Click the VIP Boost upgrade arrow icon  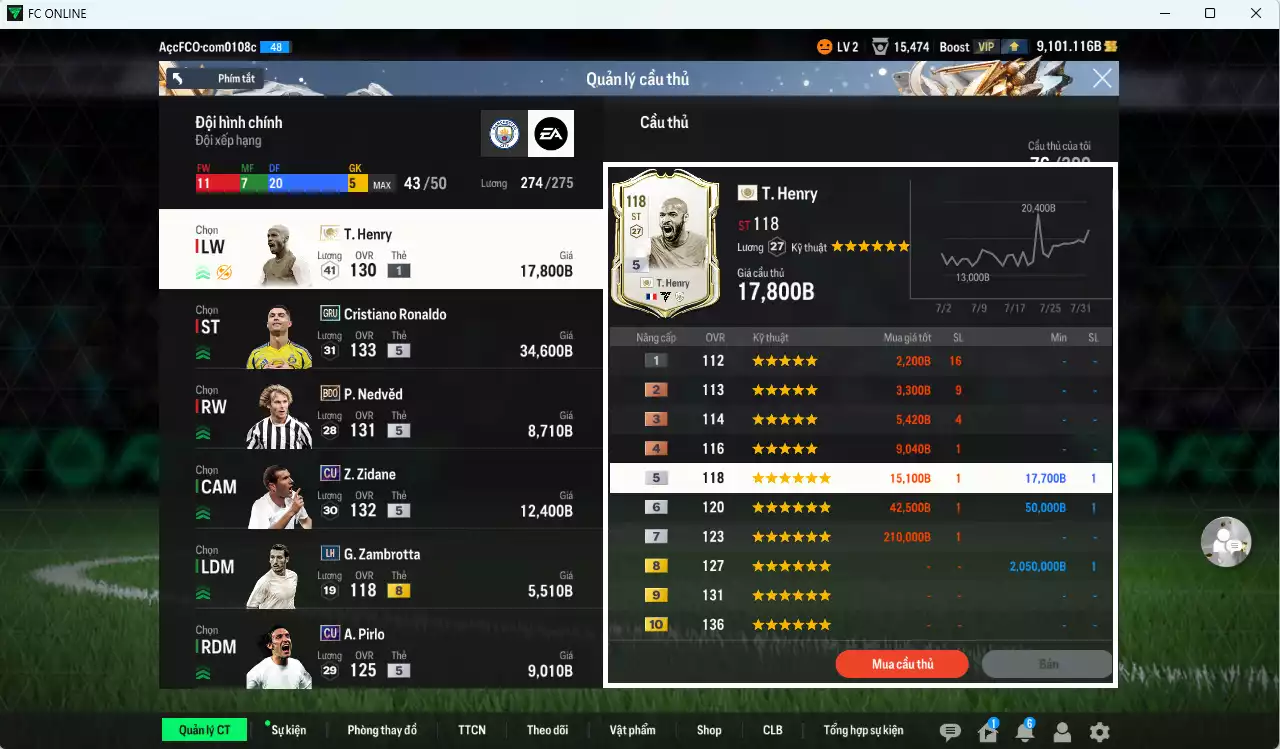[1013, 45]
